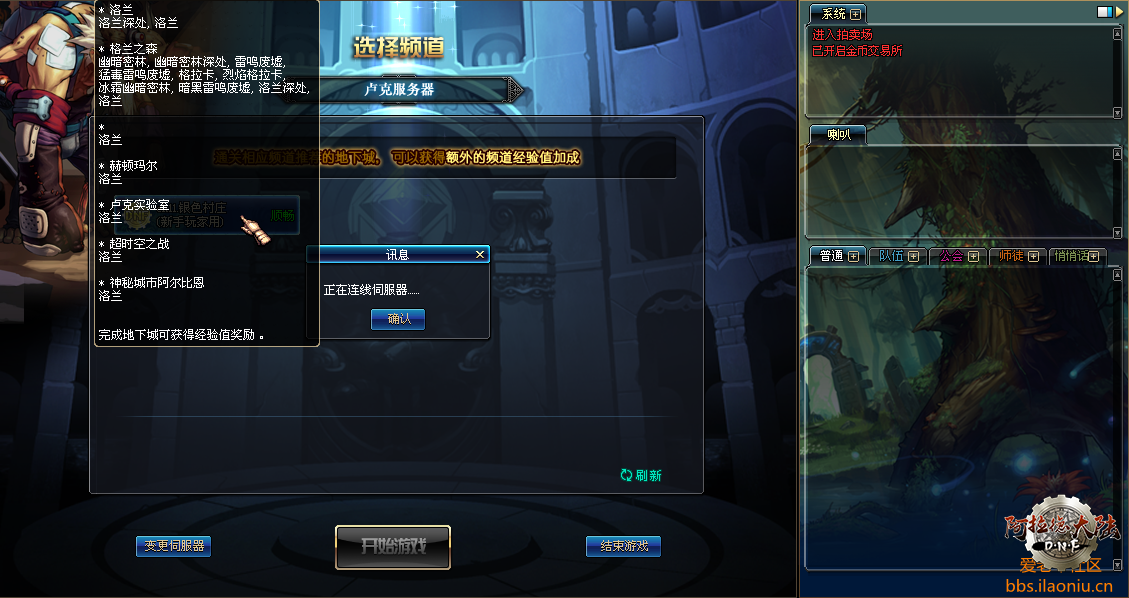Click the 卢克服务器 server name banner

click(400, 89)
